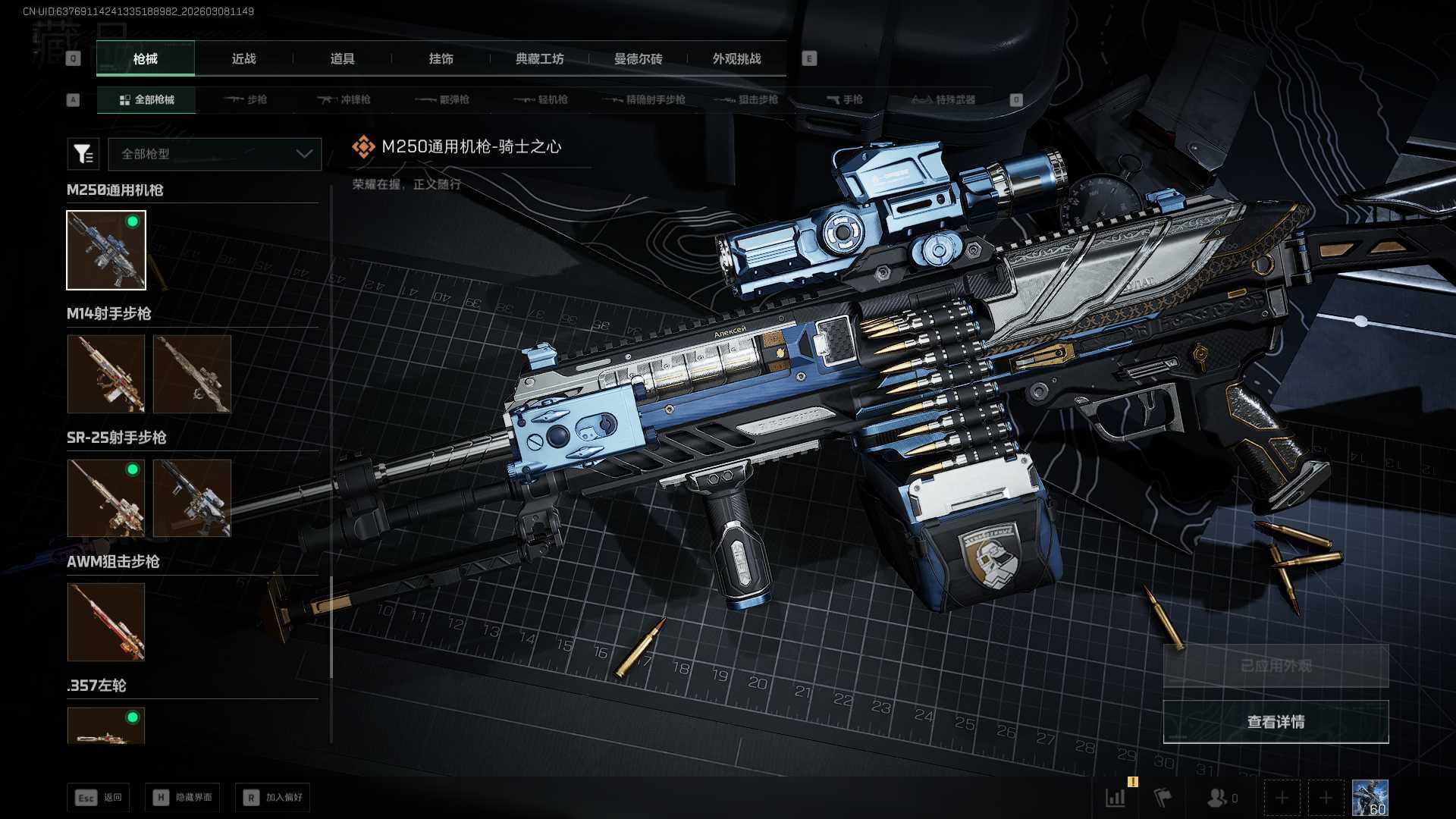Go to the 典藏工坊 tab
This screenshot has width=1456, height=819.
point(539,59)
